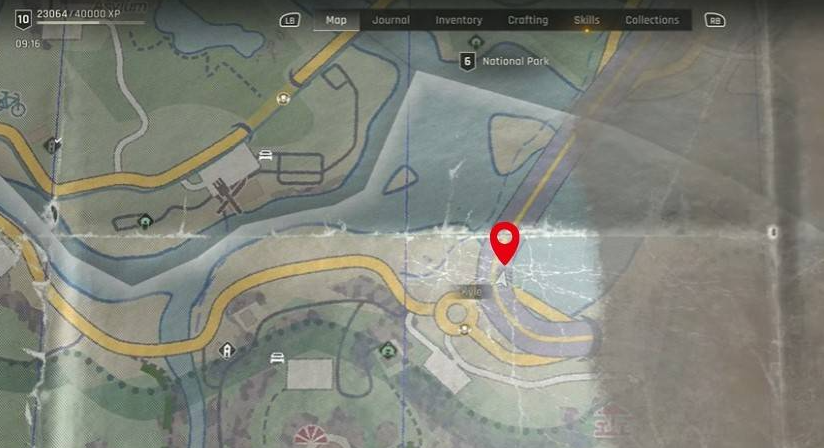This screenshot has width=824, height=448.
Task: Go to the Crafting tab
Action: click(x=527, y=20)
